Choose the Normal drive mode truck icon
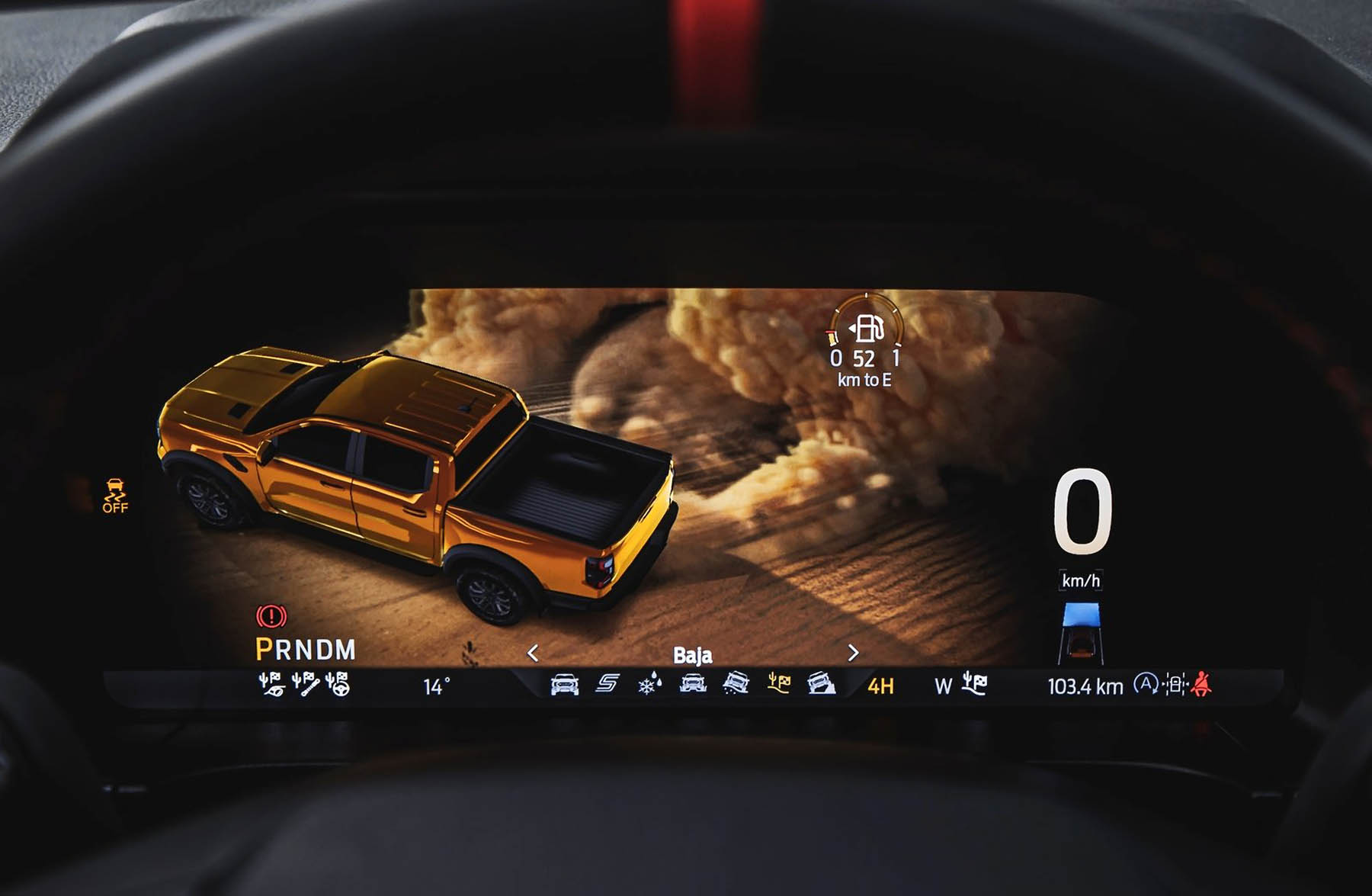The image size is (1372, 896). click(564, 685)
